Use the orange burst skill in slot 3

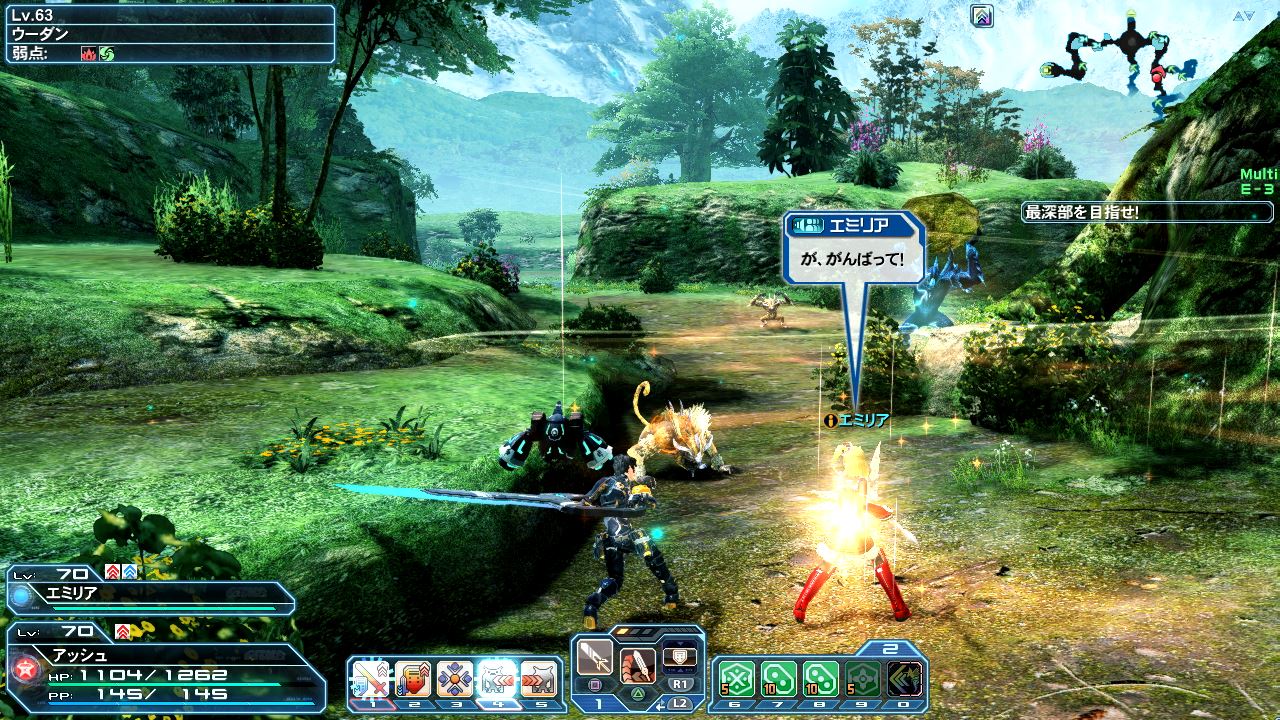coord(455,679)
